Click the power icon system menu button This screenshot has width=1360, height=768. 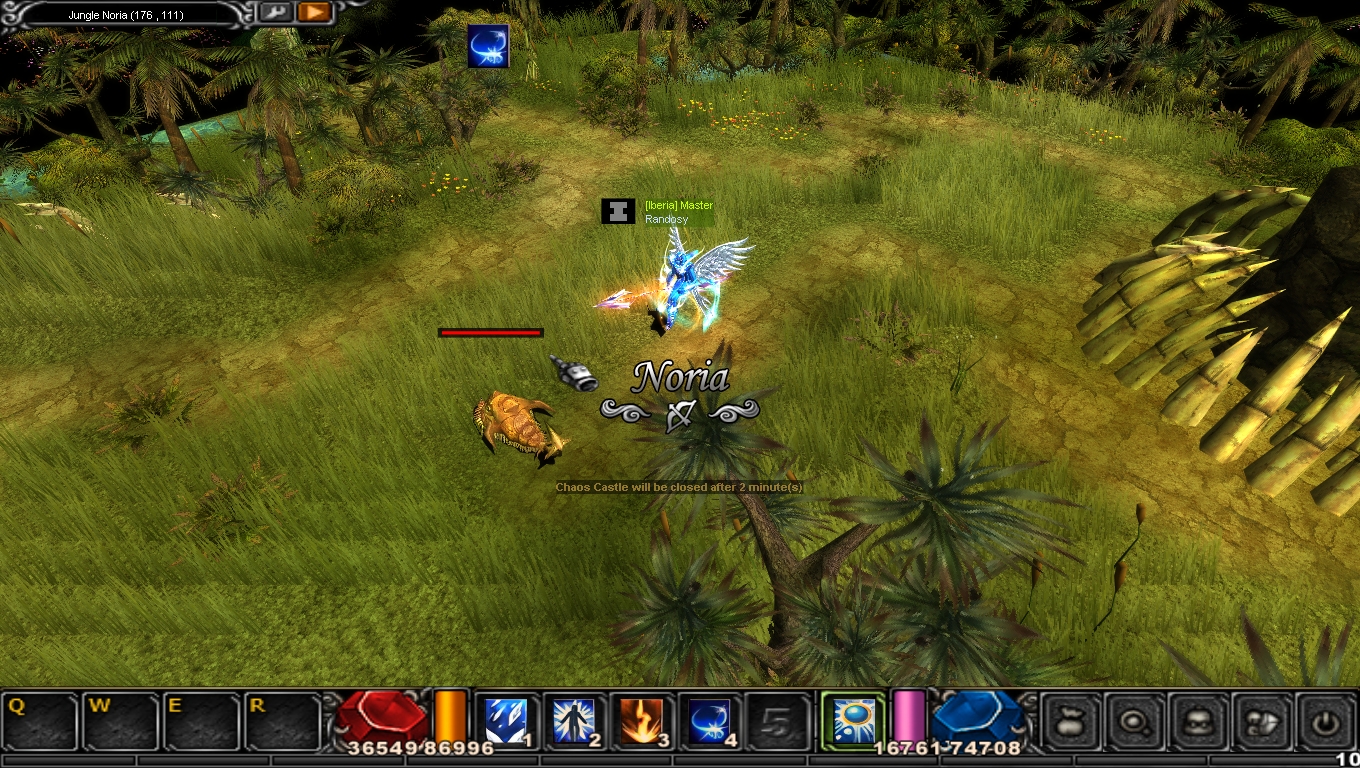pyautogui.click(x=1325, y=720)
